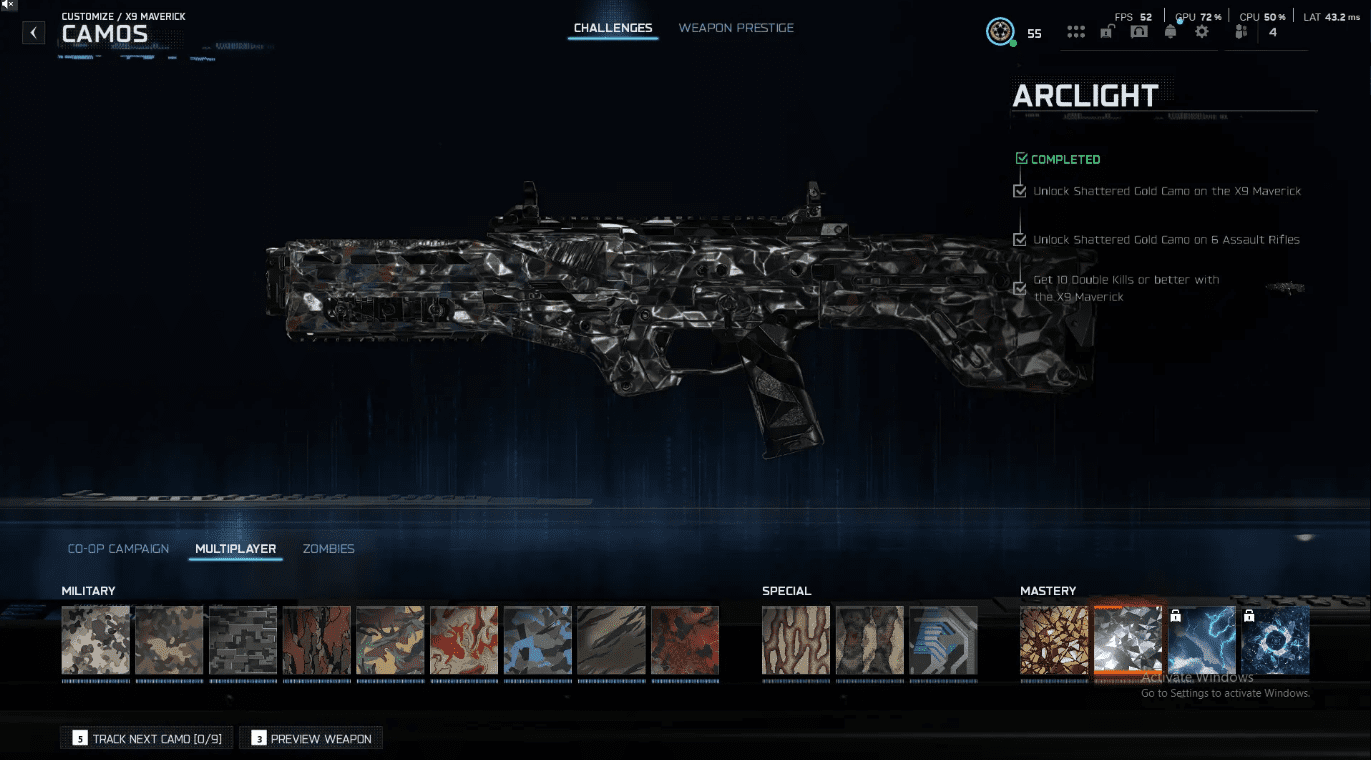Open the Challenges tab

coord(613,28)
